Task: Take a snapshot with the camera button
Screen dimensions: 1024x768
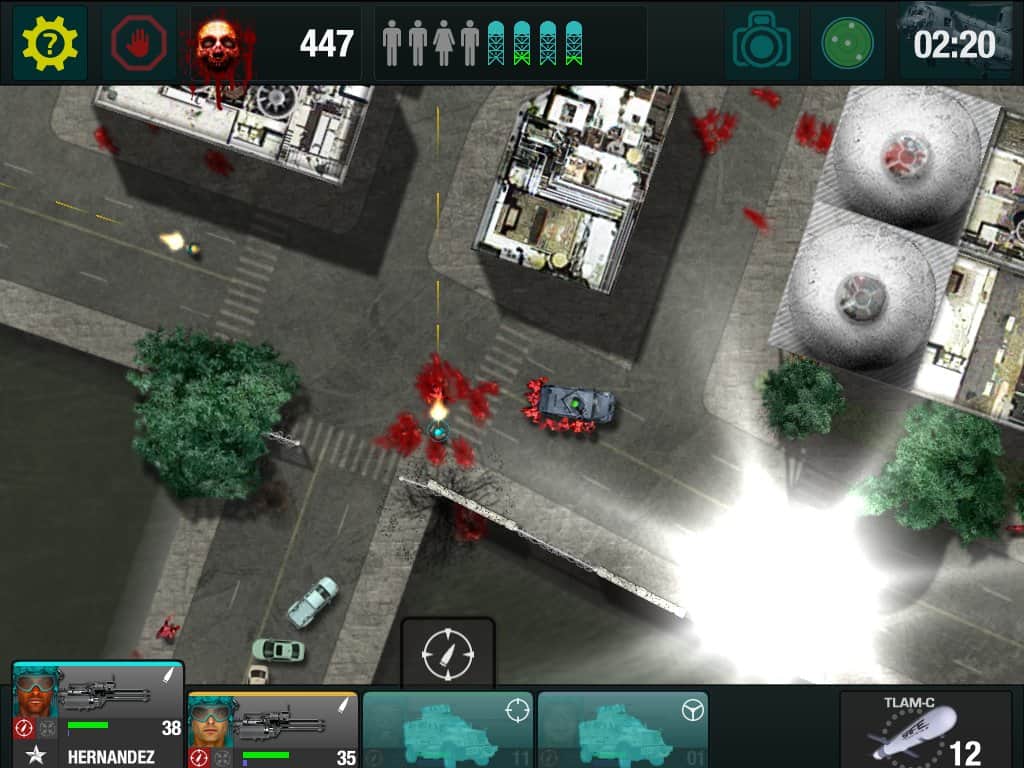Action: 761,43
